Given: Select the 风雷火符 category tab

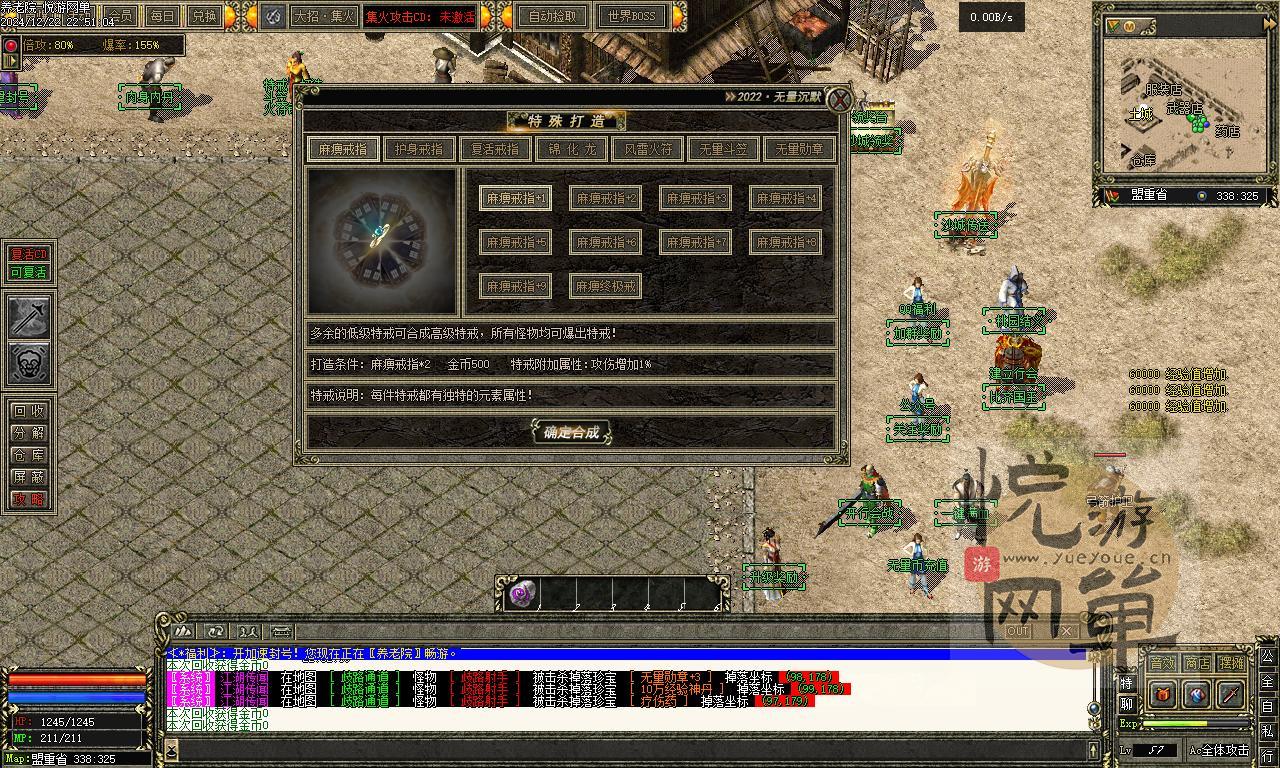Looking at the screenshot, I should [x=648, y=149].
